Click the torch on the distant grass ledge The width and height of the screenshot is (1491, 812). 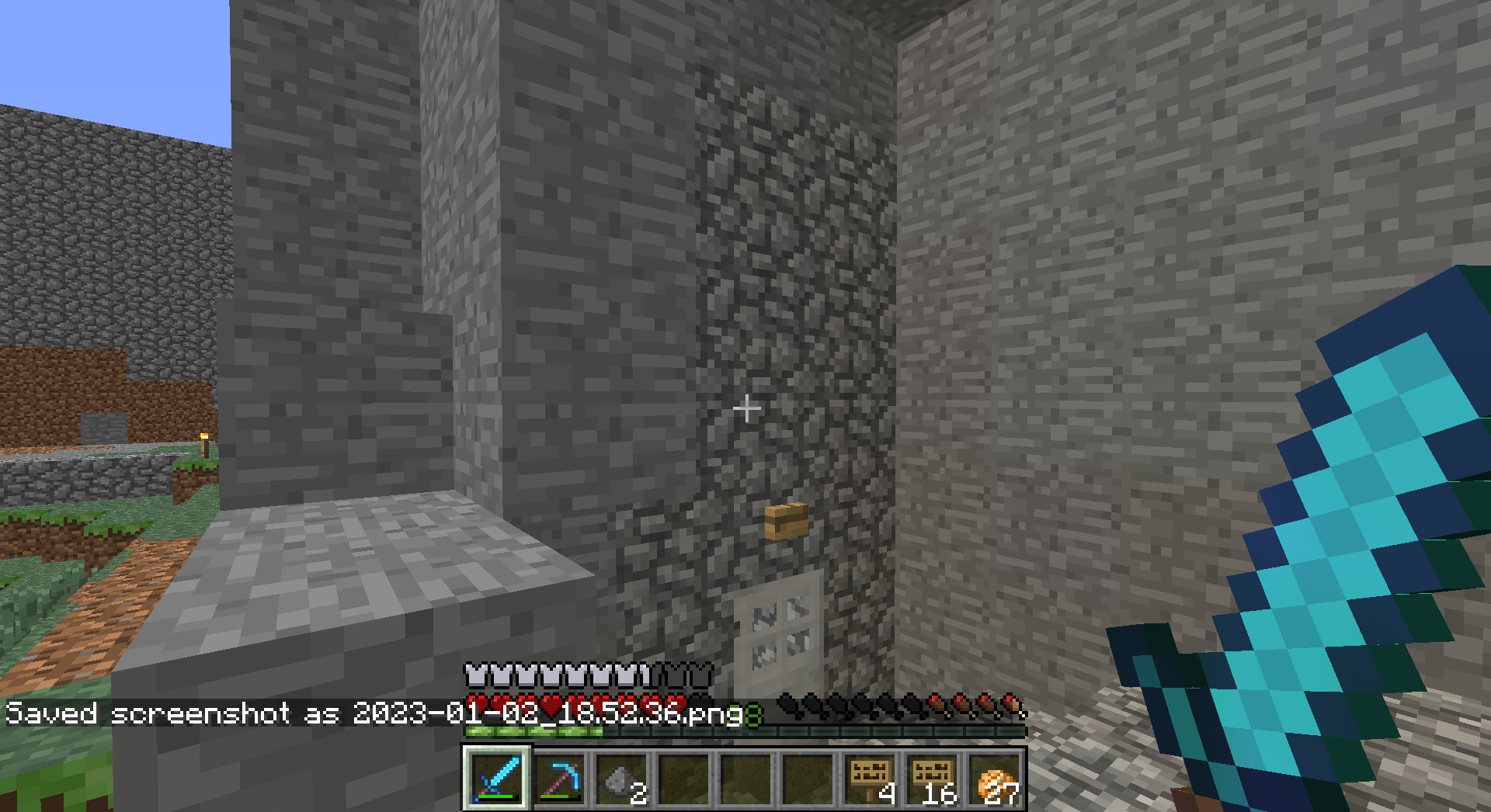click(203, 446)
